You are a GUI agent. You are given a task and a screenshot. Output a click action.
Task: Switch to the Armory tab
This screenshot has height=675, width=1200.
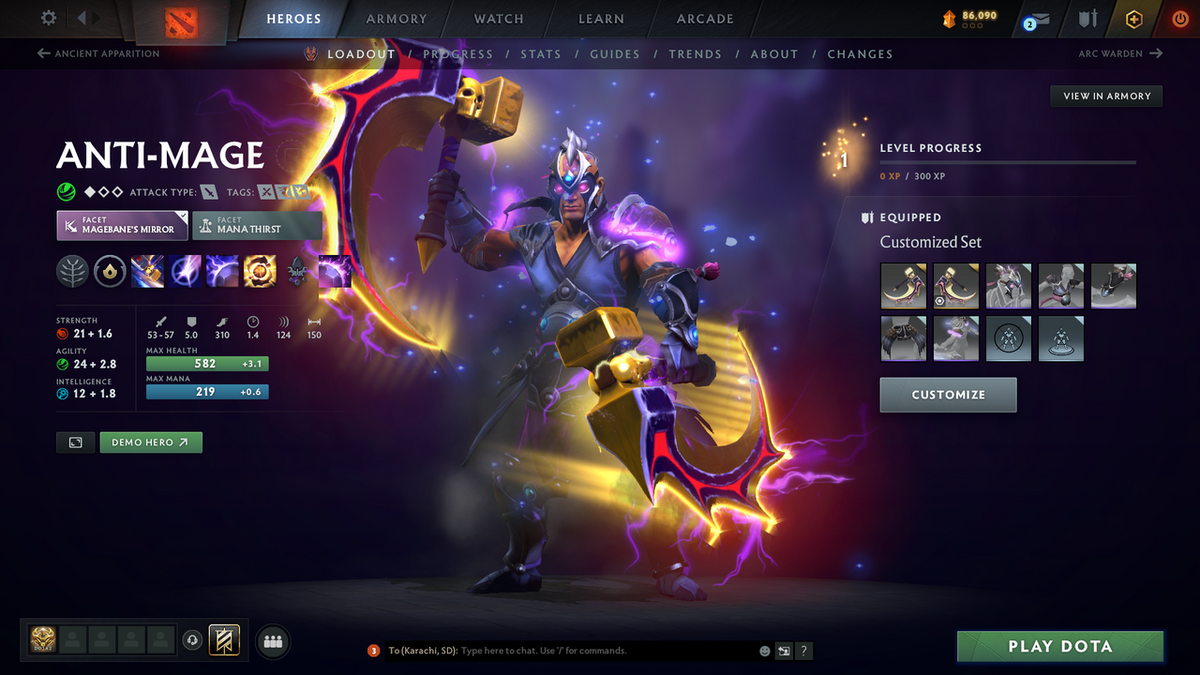pyautogui.click(x=397, y=19)
